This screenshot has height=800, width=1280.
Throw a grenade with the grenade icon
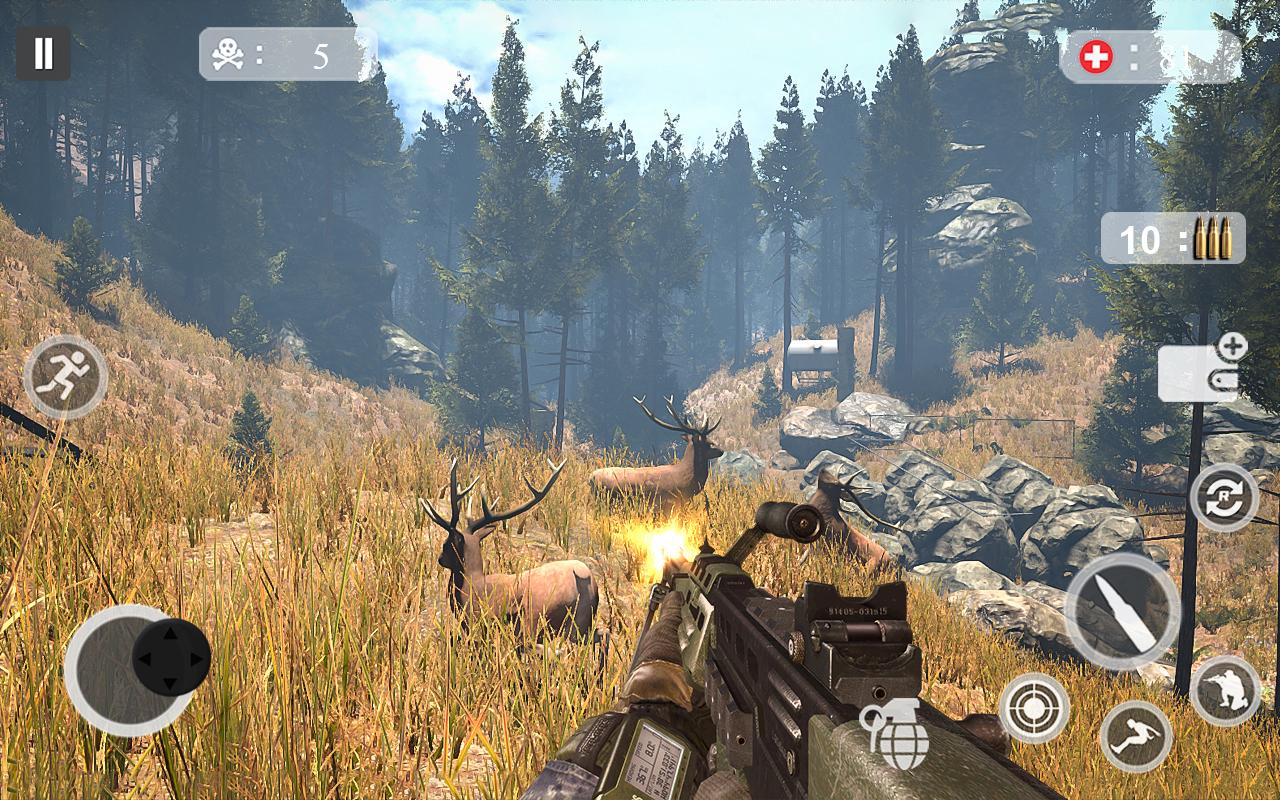896,734
